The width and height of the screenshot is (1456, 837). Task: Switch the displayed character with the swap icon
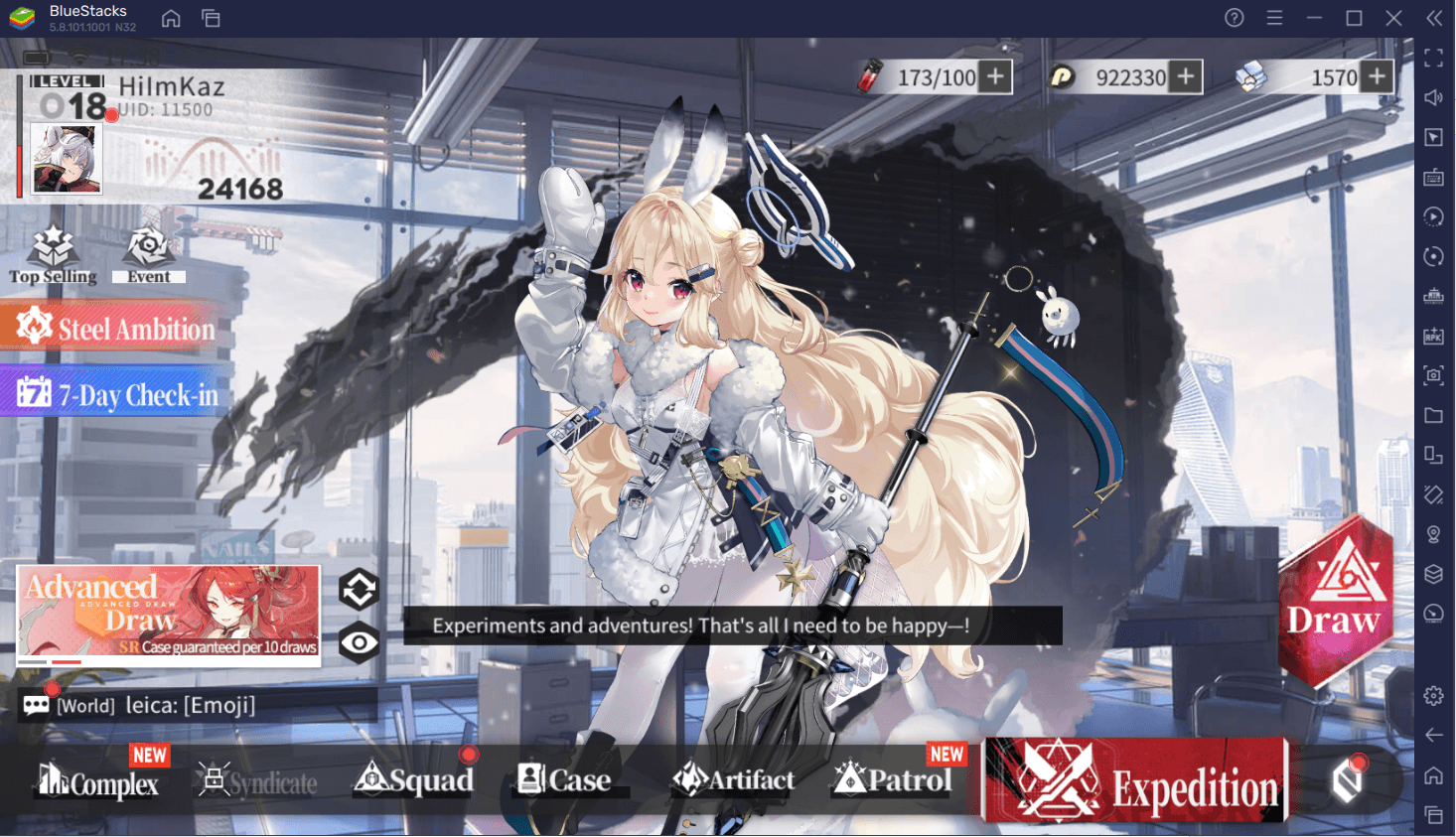(x=359, y=590)
